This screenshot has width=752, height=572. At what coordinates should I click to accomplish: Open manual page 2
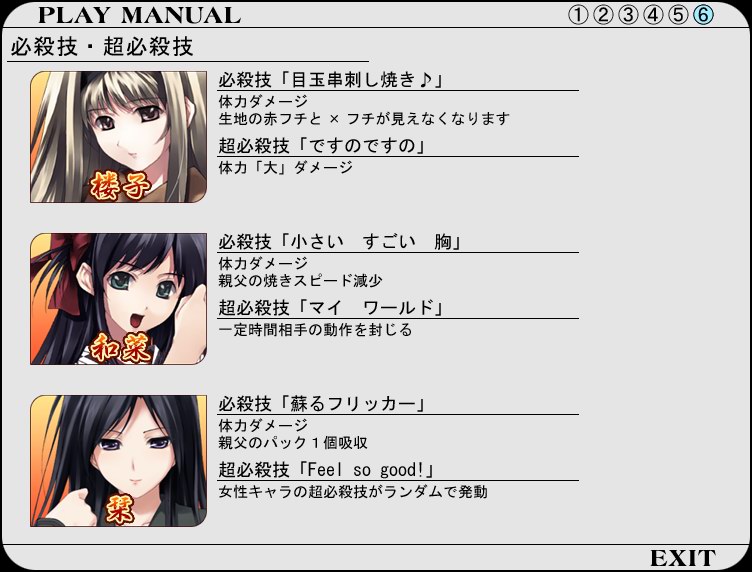(x=603, y=15)
